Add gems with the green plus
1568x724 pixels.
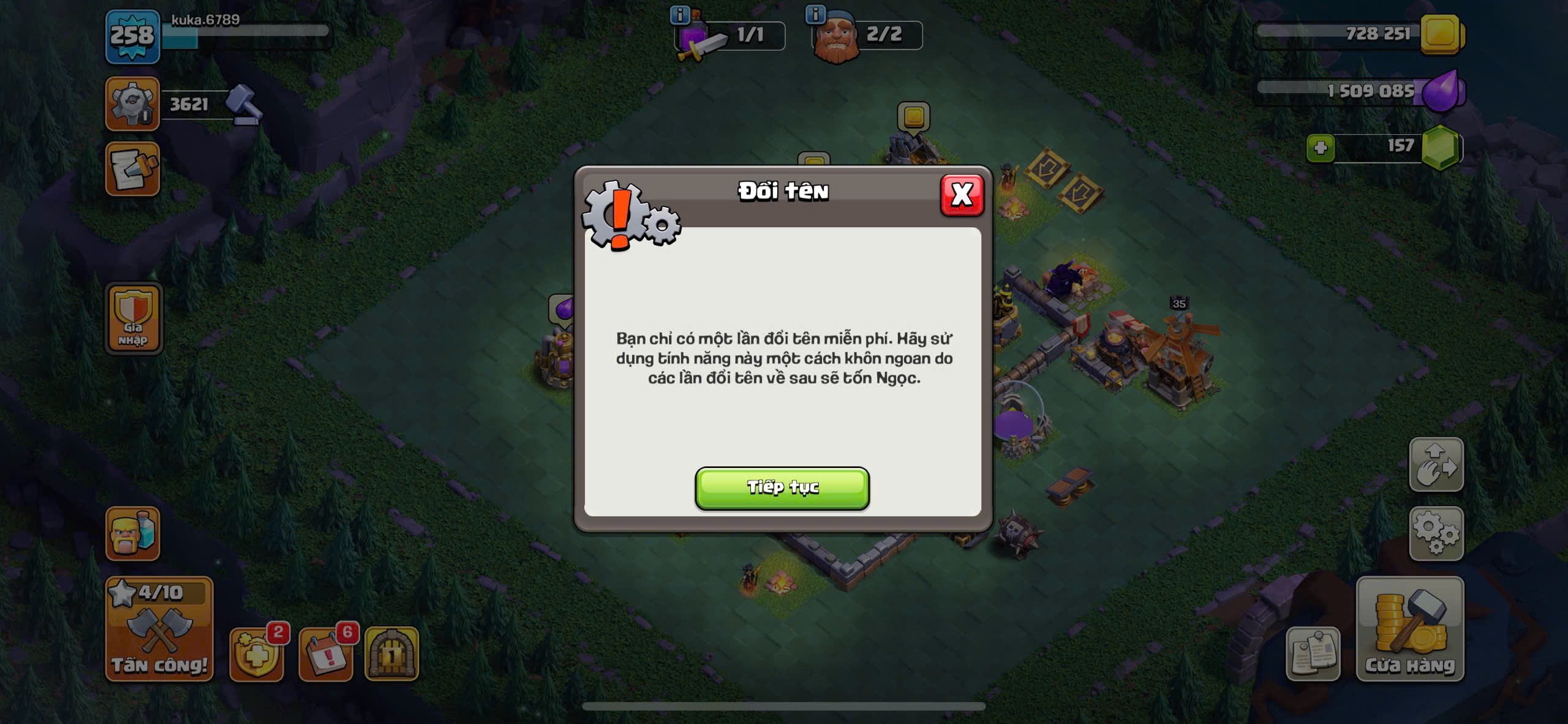click(x=1320, y=148)
